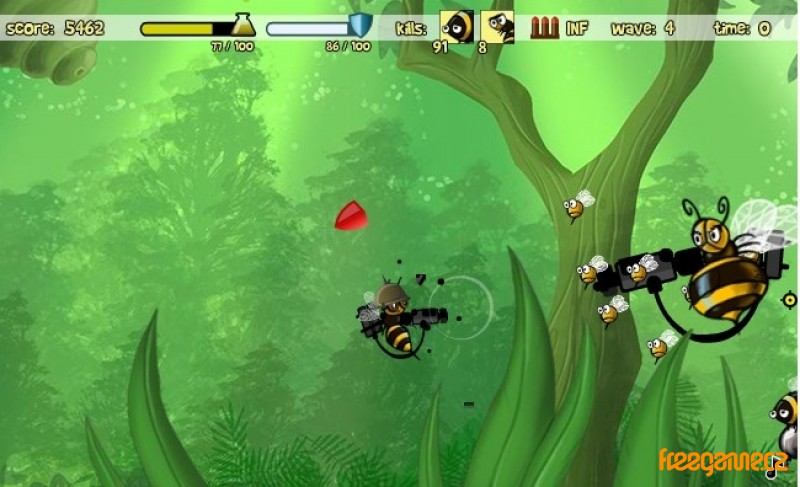Click the red bullets ammo icon

coord(544,27)
